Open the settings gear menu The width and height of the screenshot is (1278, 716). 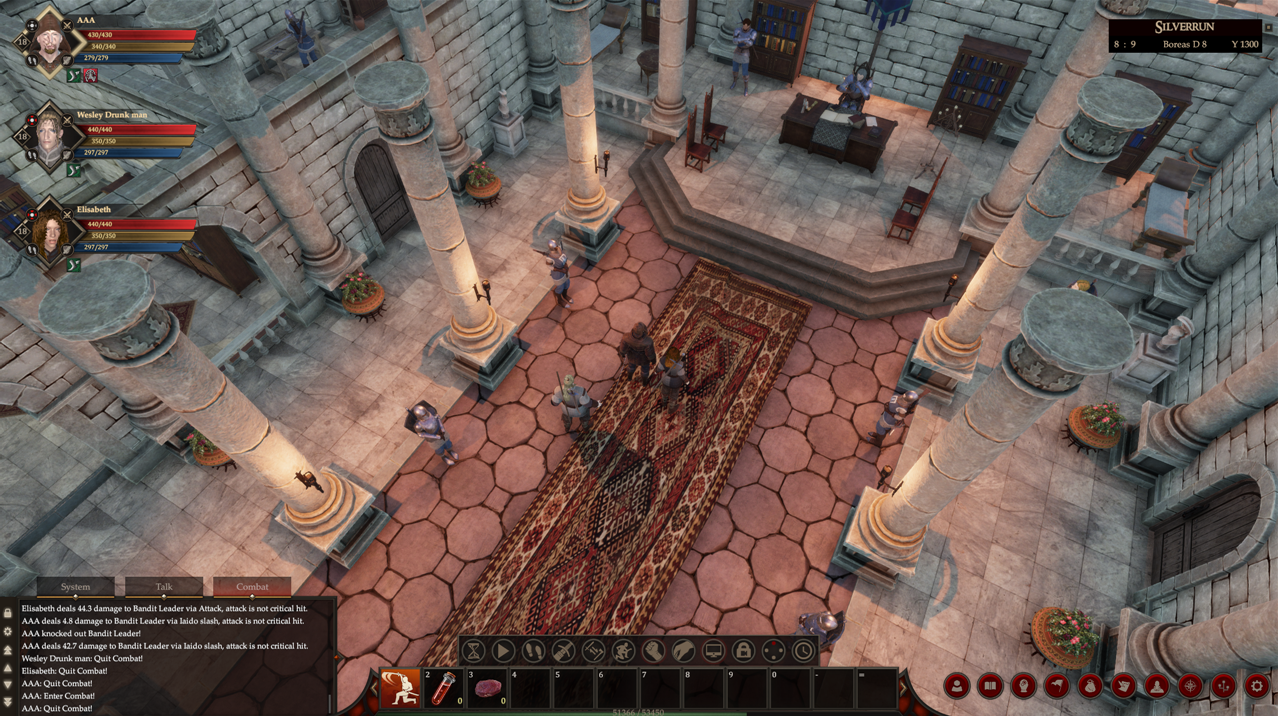tap(1257, 686)
